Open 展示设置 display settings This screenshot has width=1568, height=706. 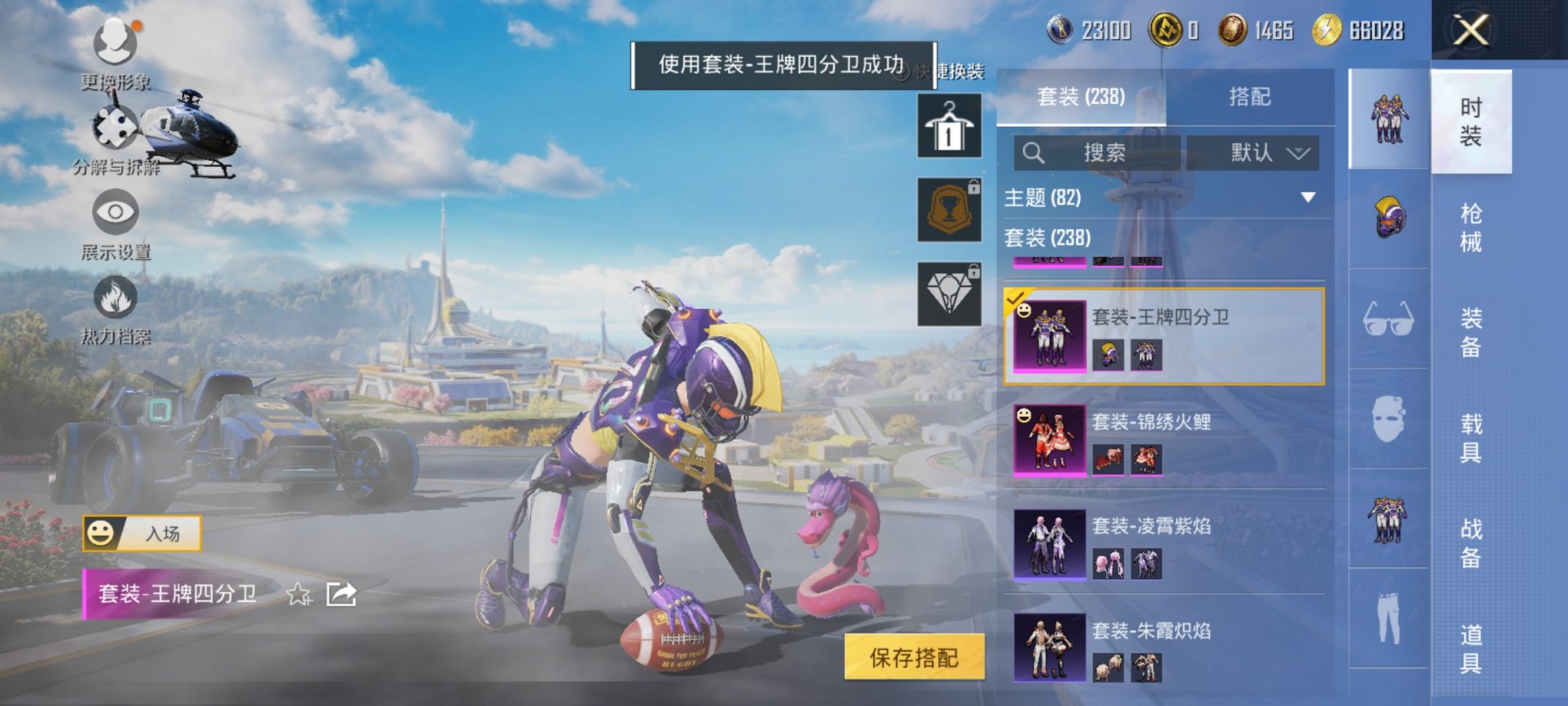114,218
